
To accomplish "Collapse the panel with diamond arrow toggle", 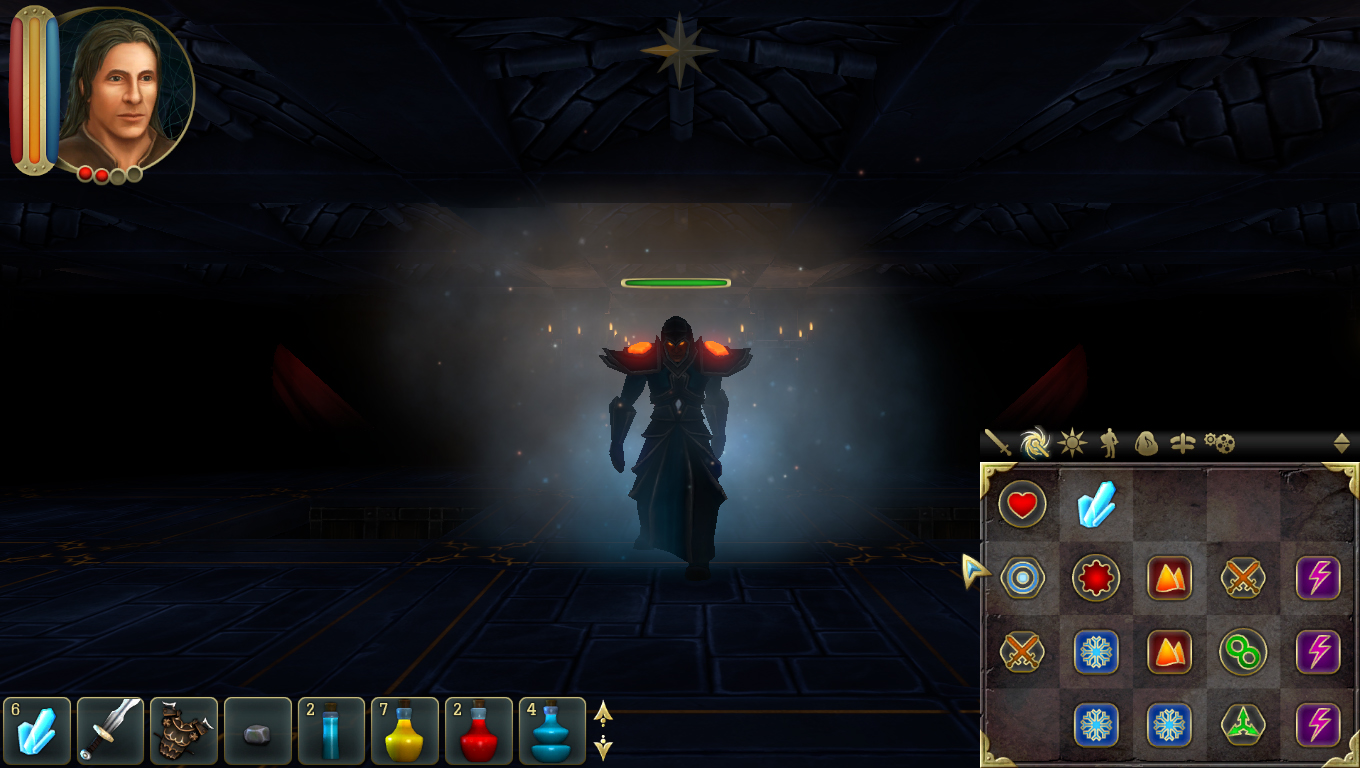I will [1342, 443].
